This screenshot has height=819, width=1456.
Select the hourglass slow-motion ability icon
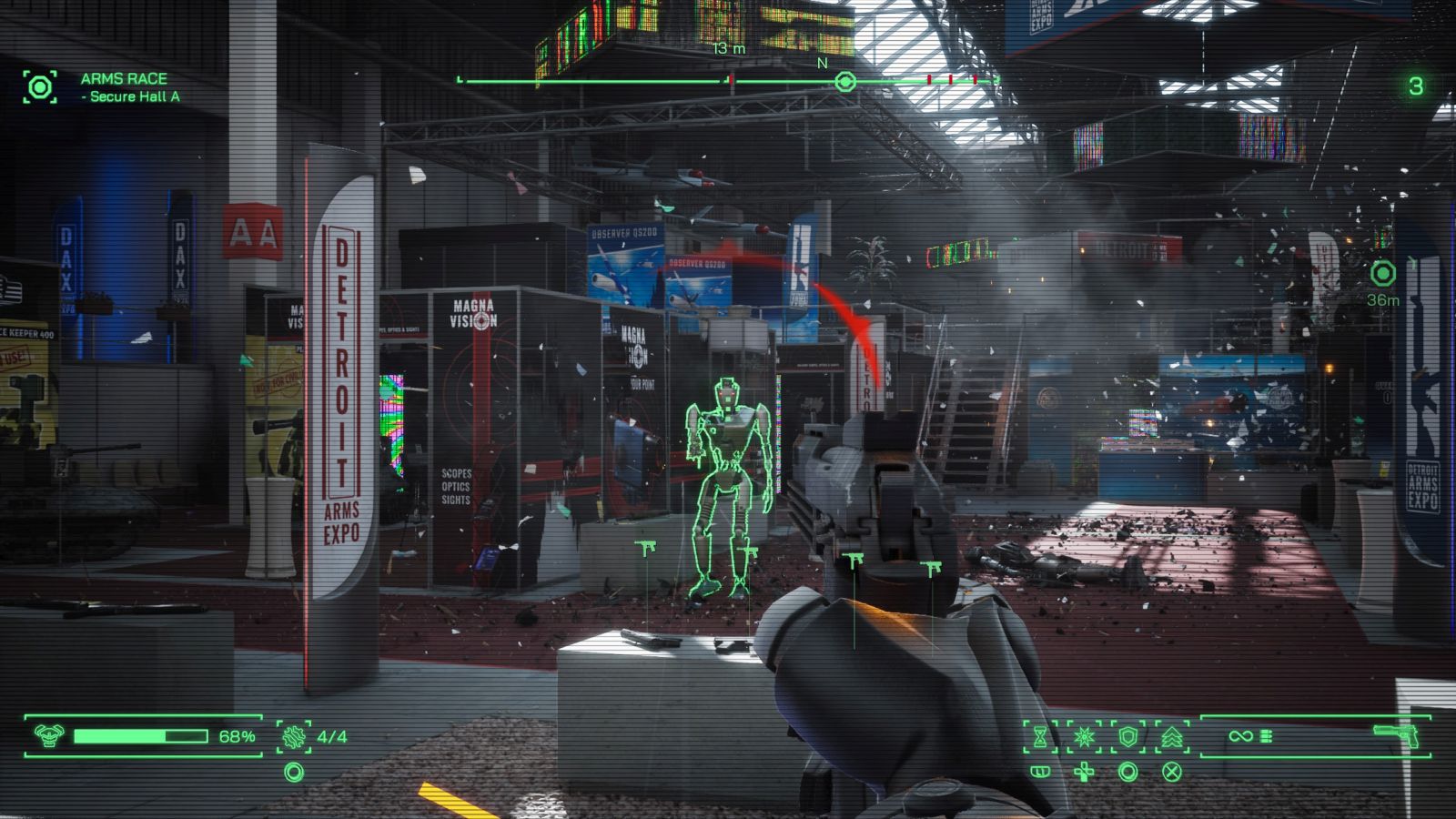(1041, 736)
